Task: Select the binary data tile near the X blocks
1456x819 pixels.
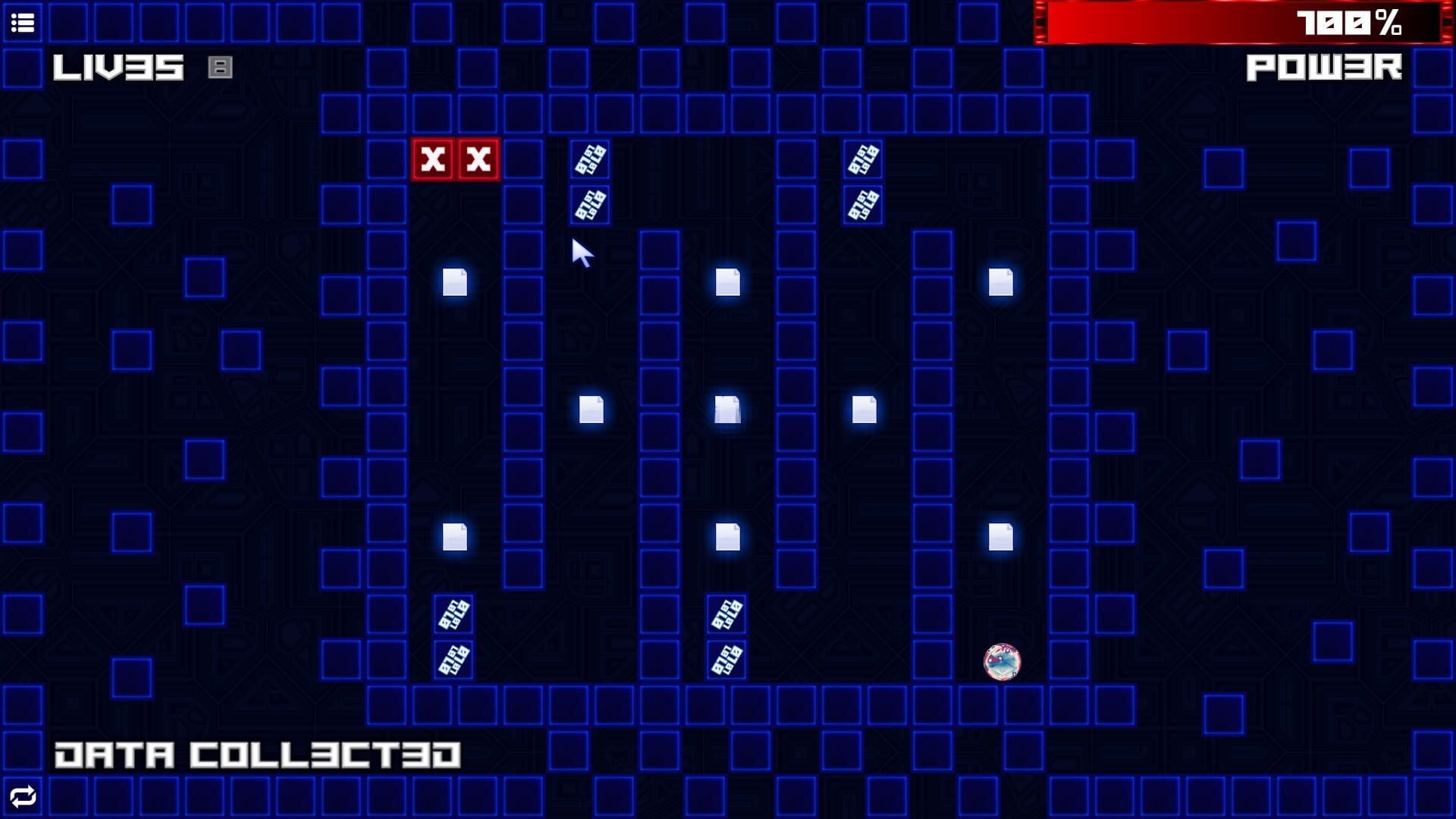Action: tap(589, 161)
